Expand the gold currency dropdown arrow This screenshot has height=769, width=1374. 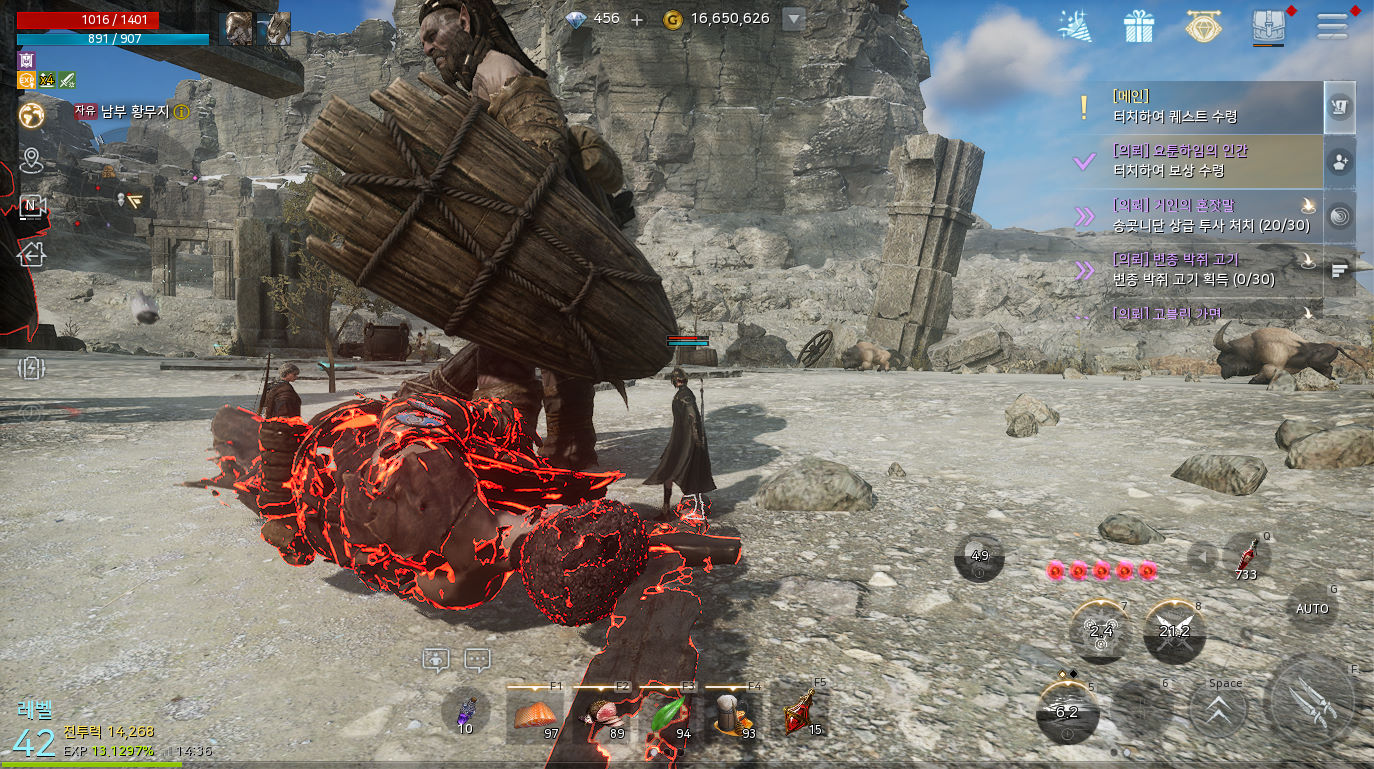793,19
